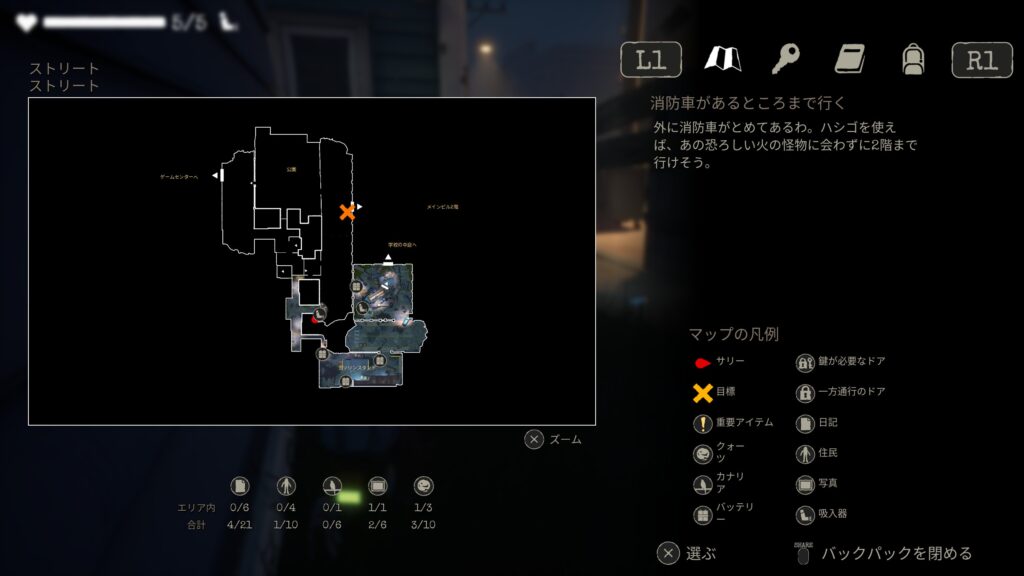Choose the 一方通行のドア legend entry

tap(840, 393)
